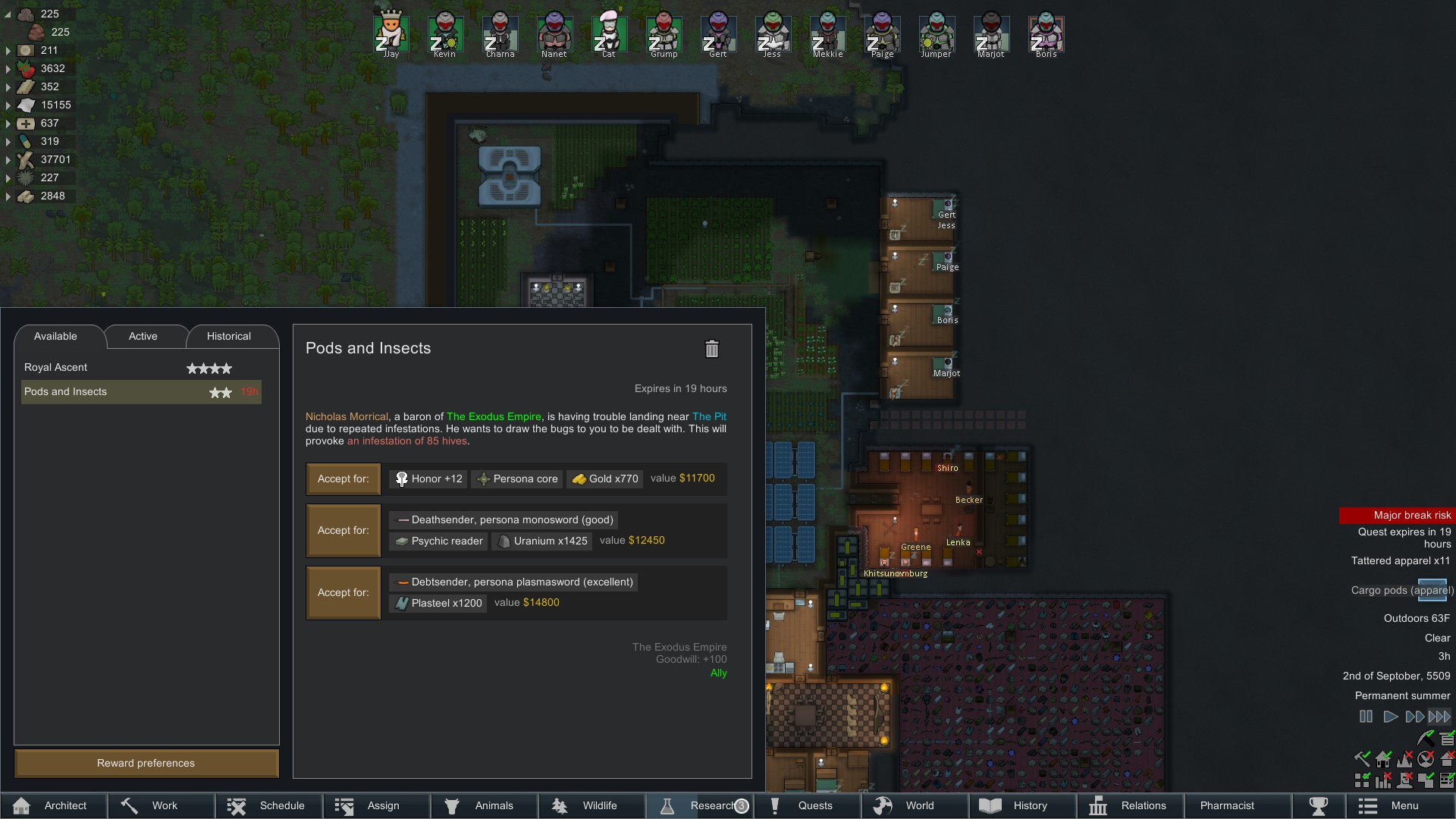Screen dimensions: 1456x819
Task: Toggle the auto rebuild hammer icon
Action: 1363,759
